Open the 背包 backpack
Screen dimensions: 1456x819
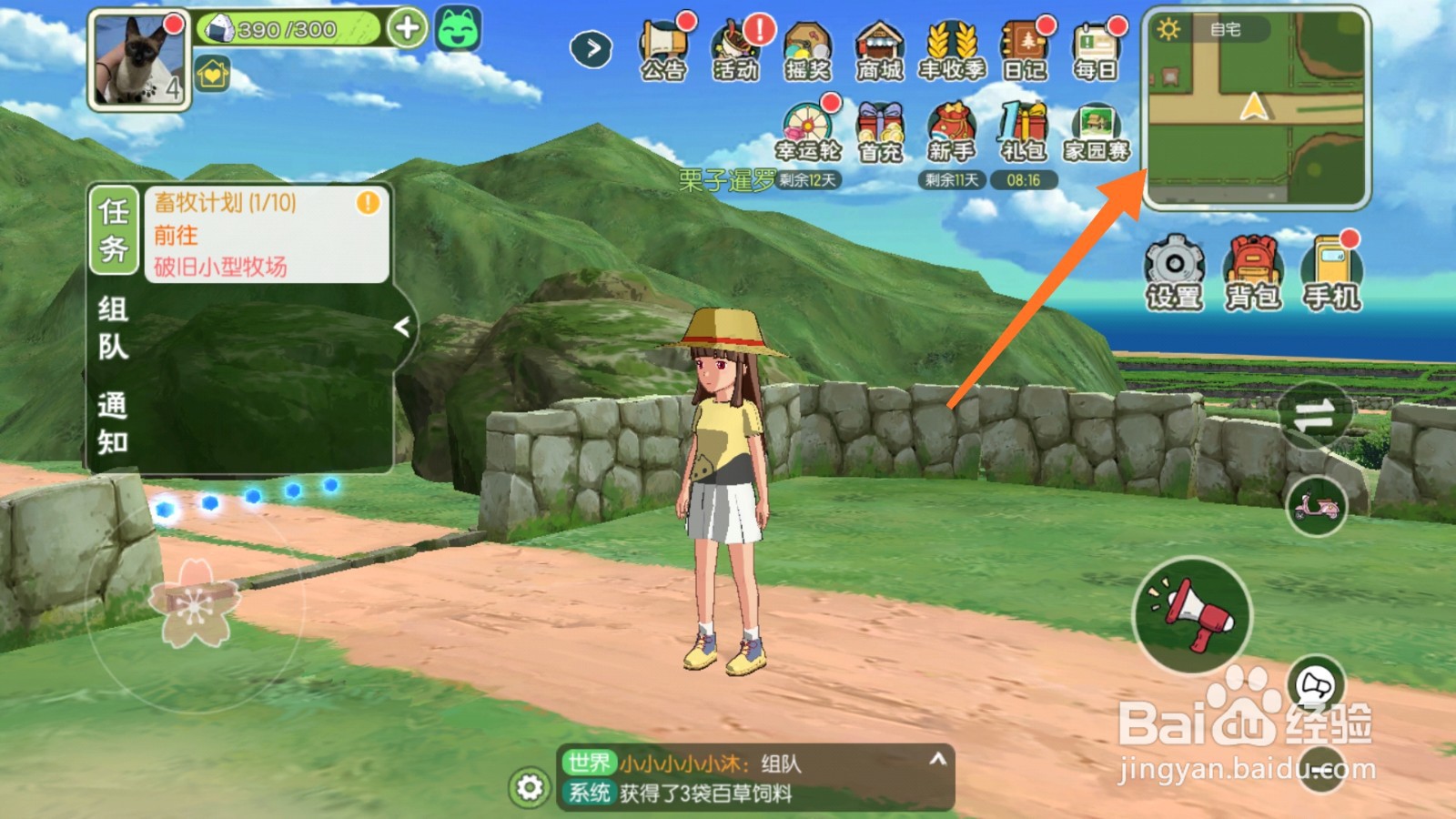tap(1253, 272)
